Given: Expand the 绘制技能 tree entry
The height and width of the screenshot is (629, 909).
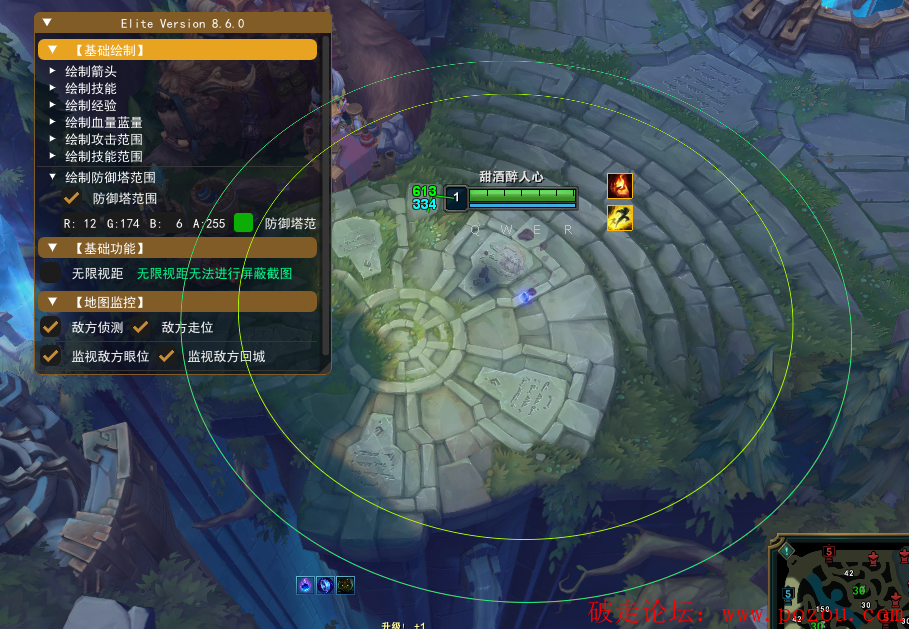Looking at the screenshot, I should tap(53, 88).
